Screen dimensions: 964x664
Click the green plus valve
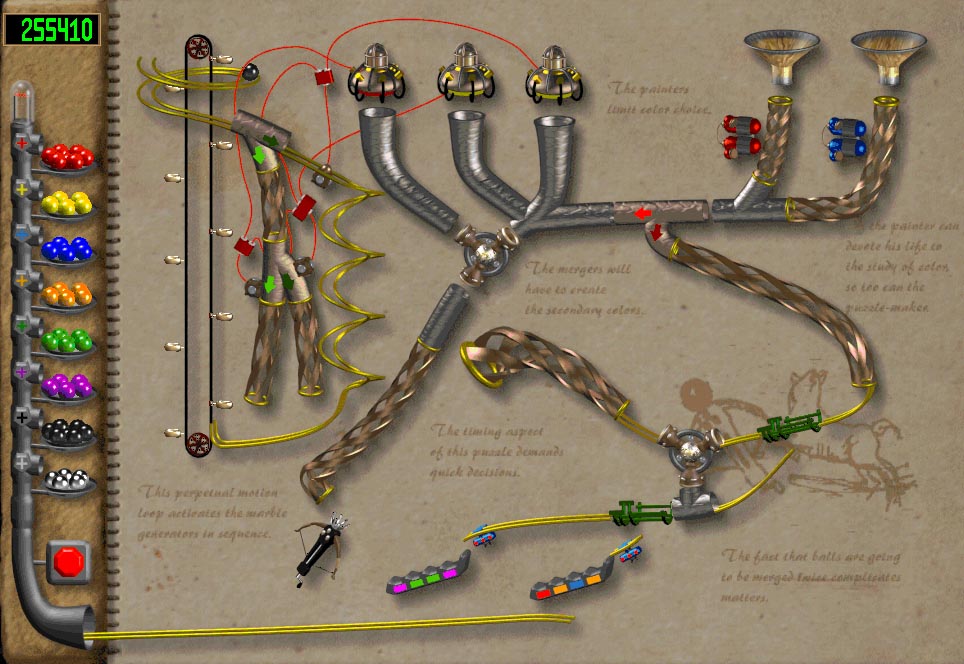[22, 327]
